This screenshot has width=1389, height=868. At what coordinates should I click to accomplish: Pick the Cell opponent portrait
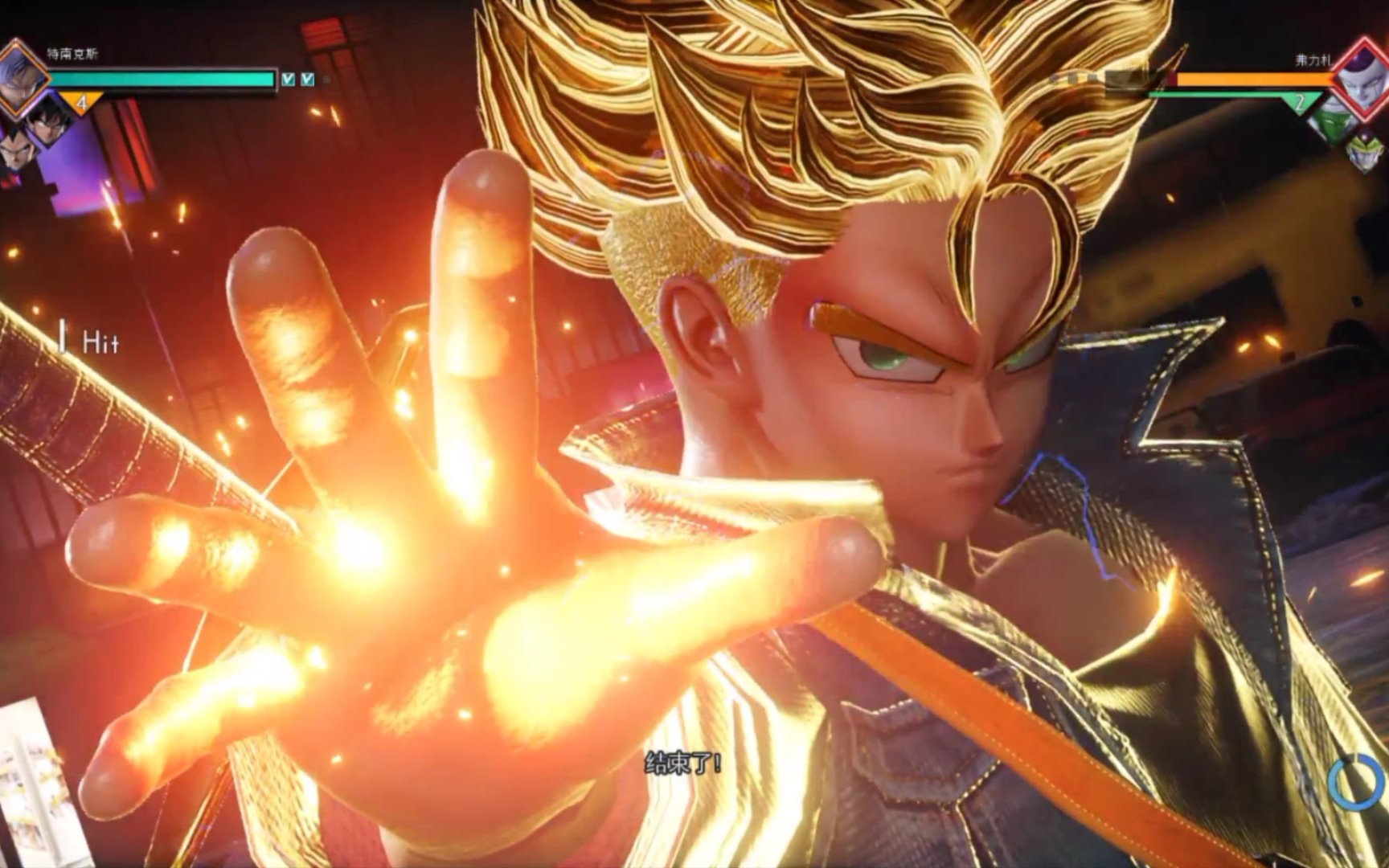pos(1364,153)
